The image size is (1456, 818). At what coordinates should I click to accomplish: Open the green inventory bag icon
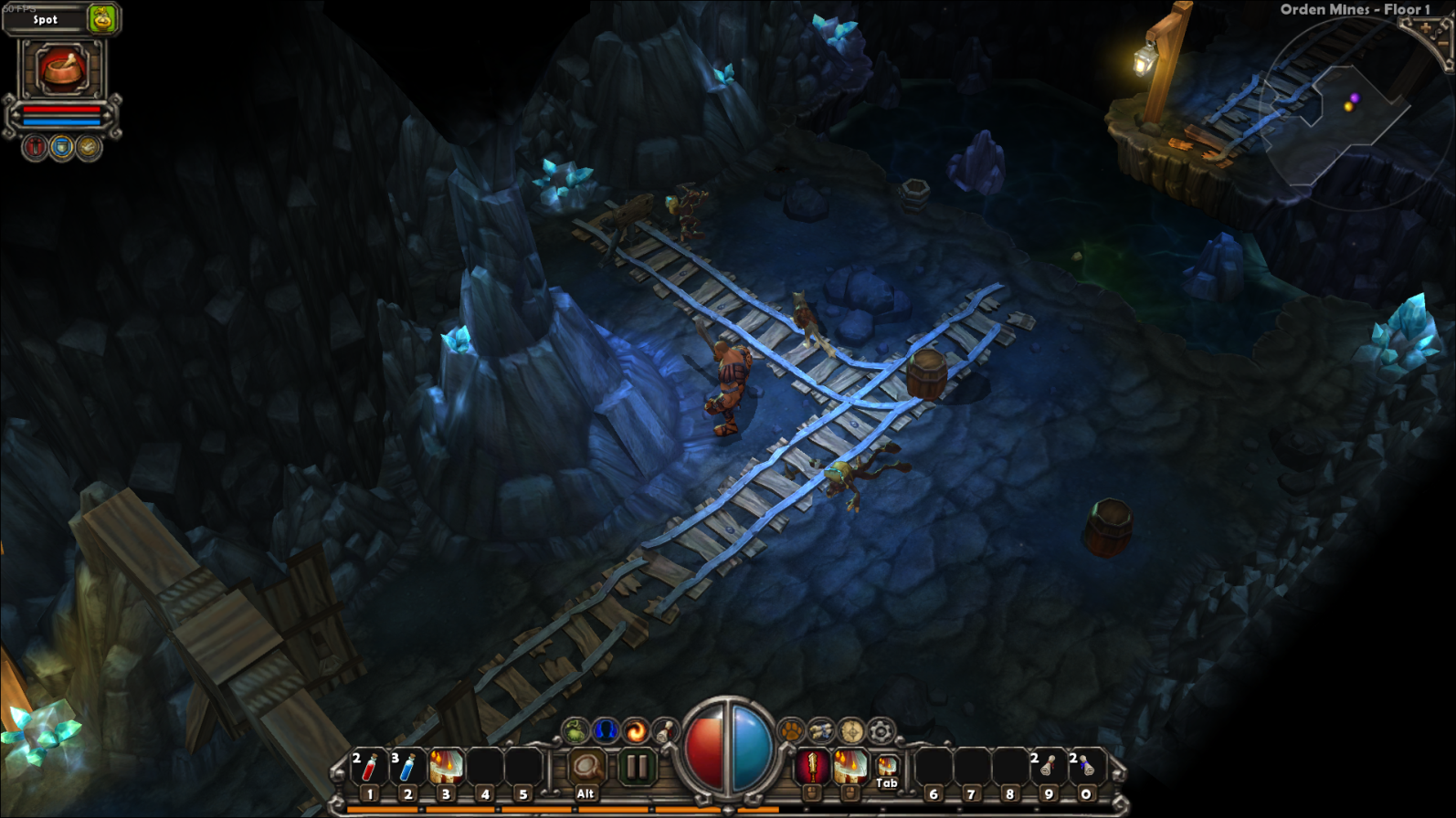click(x=575, y=730)
